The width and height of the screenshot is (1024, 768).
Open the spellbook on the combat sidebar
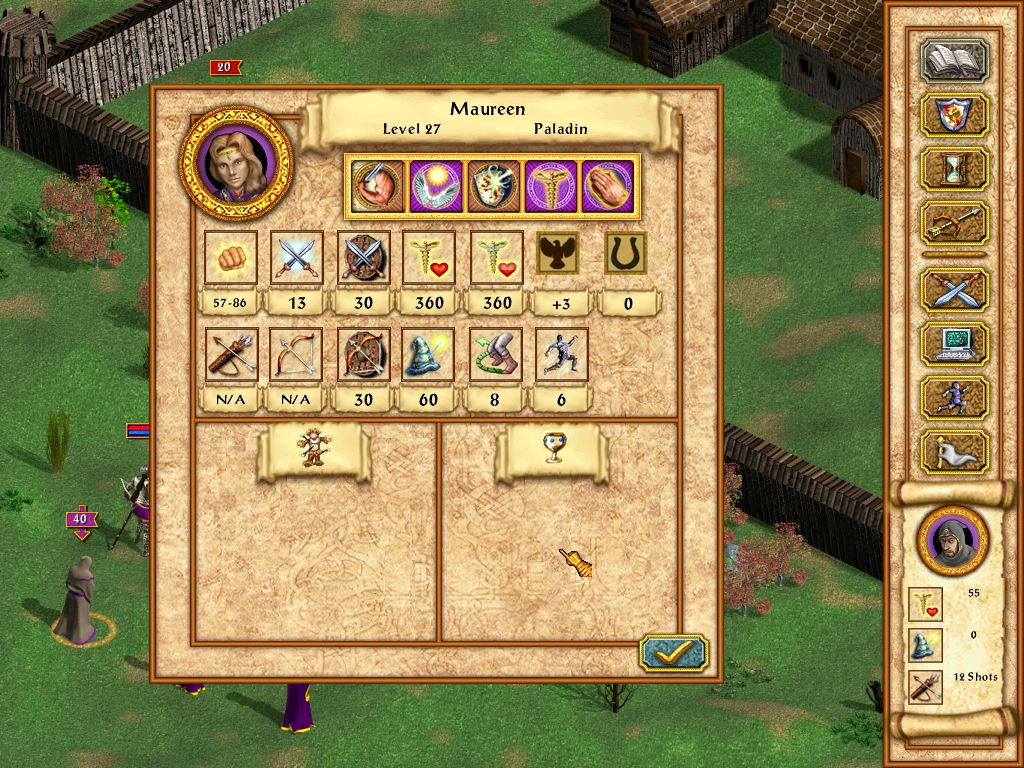[954, 61]
